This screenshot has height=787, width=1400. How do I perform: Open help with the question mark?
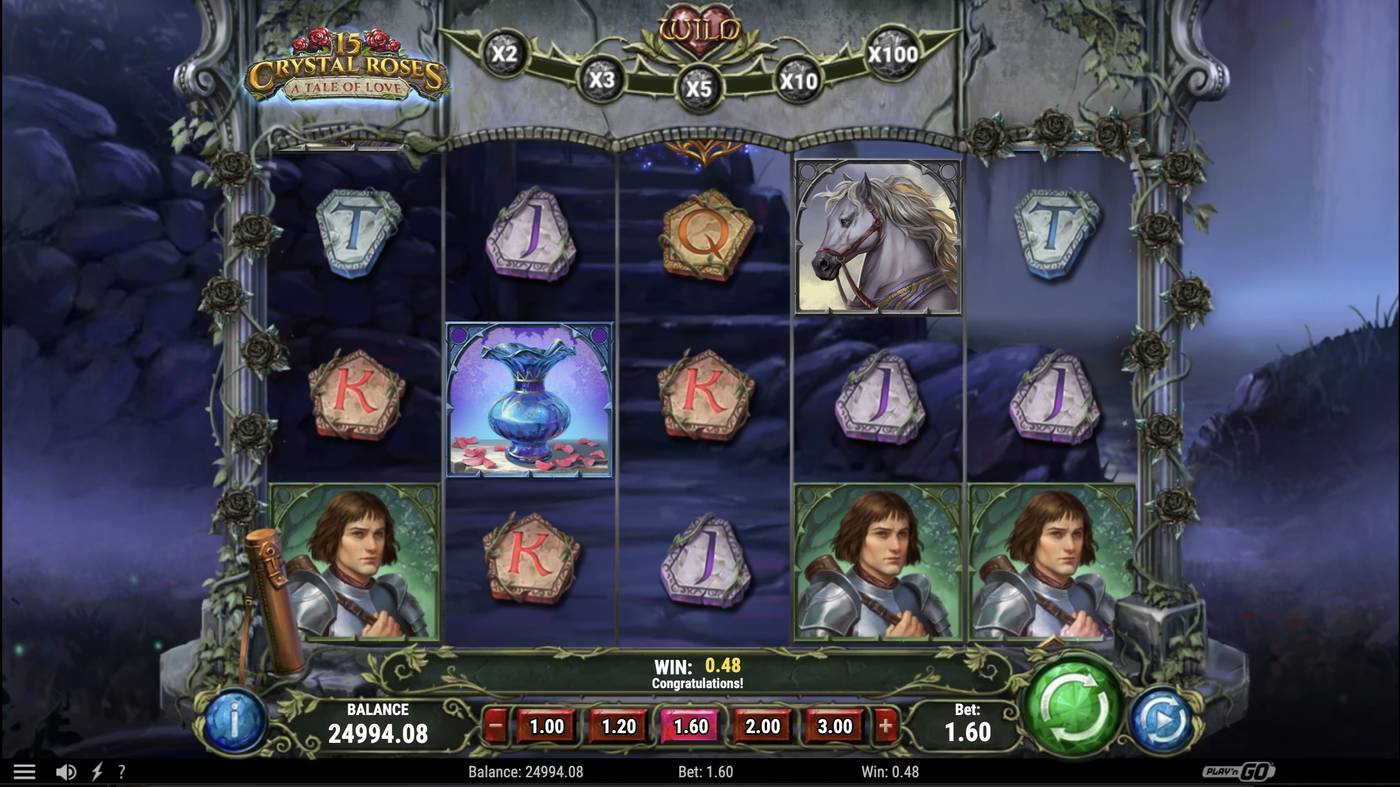122,772
